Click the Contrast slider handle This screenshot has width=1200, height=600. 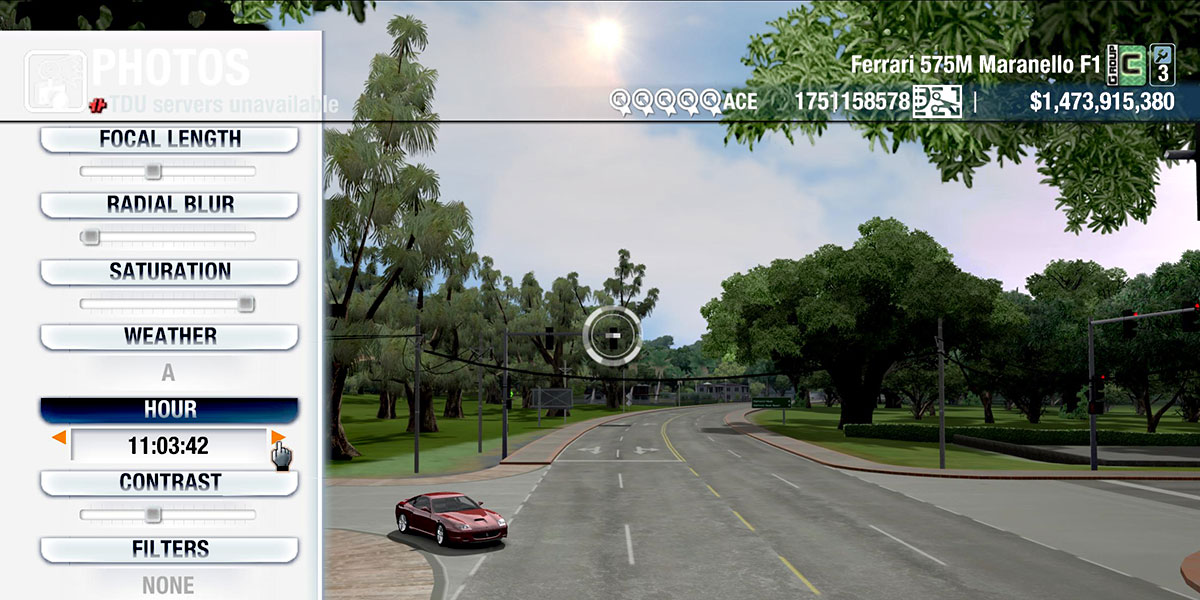152,515
